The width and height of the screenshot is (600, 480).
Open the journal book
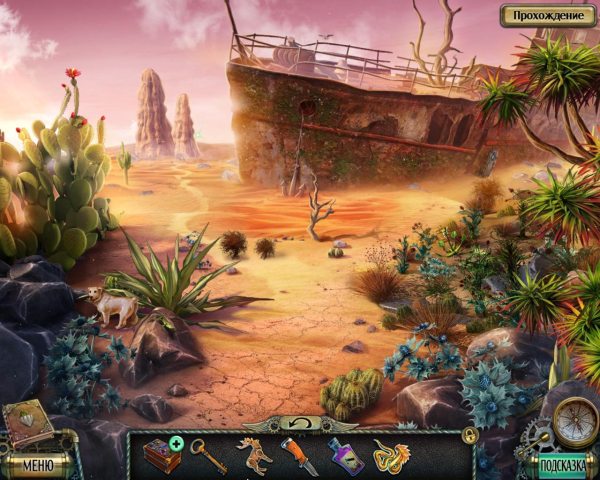coord(27,424)
